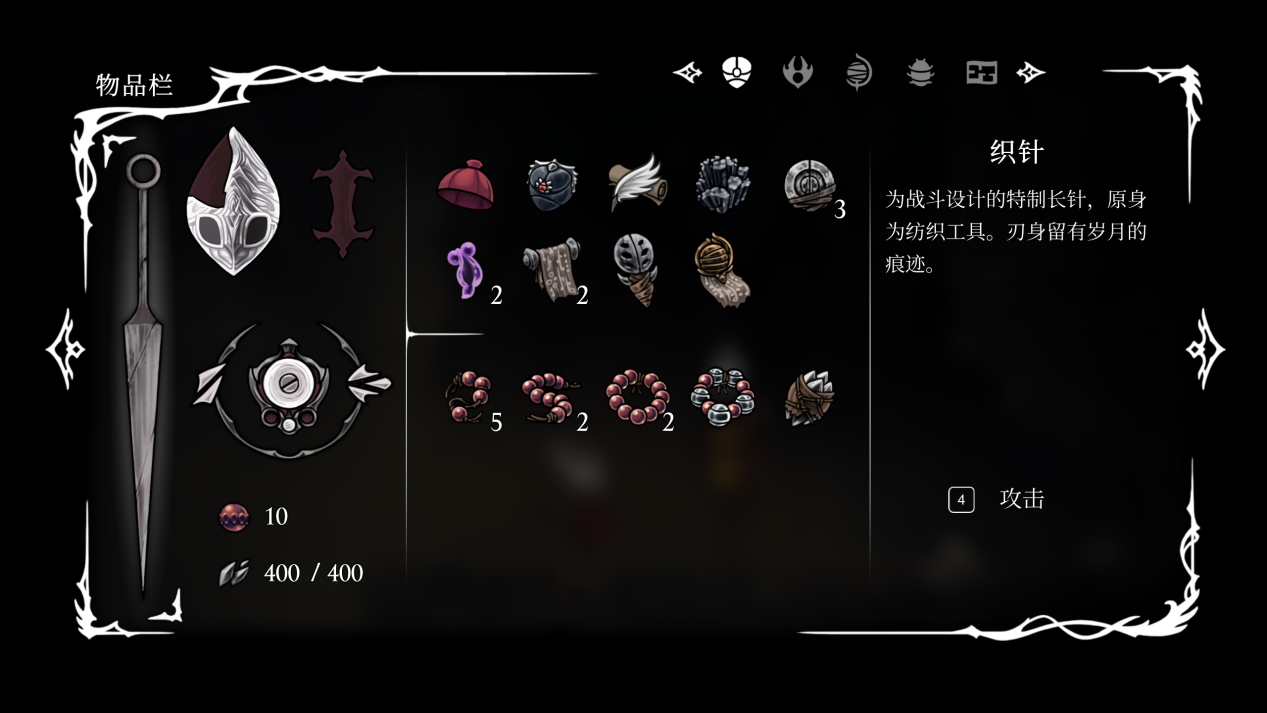This screenshot has width=1267, height=713.
Task: Select the rosary string with count 5
Action: click(467, 397)
